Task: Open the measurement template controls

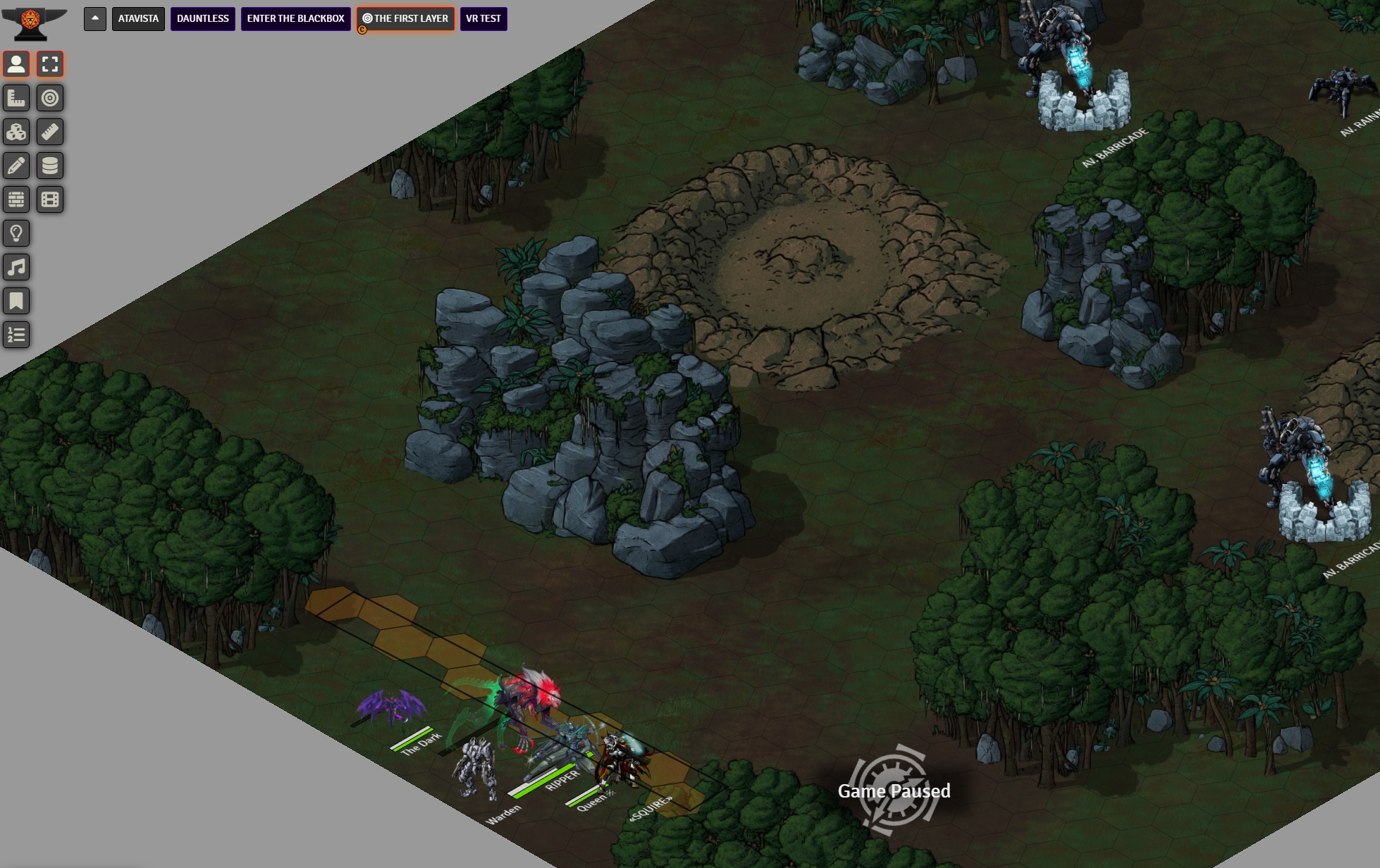Action: point(16,98)
